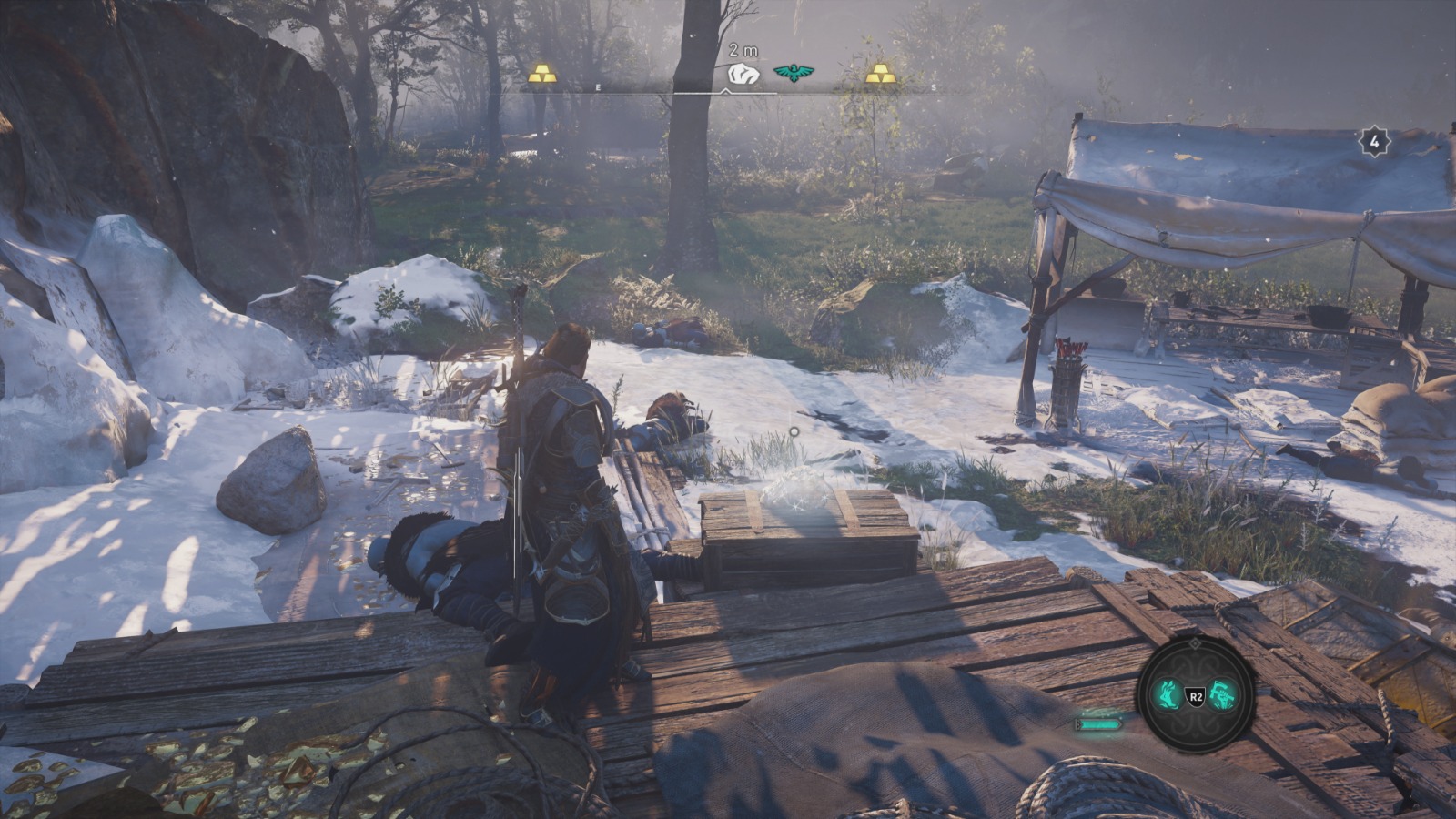The width and height of the screenshot is (1456, 819).
Task: Select the white quest pouch marker on compass
Action: click(x=743, y=74)
